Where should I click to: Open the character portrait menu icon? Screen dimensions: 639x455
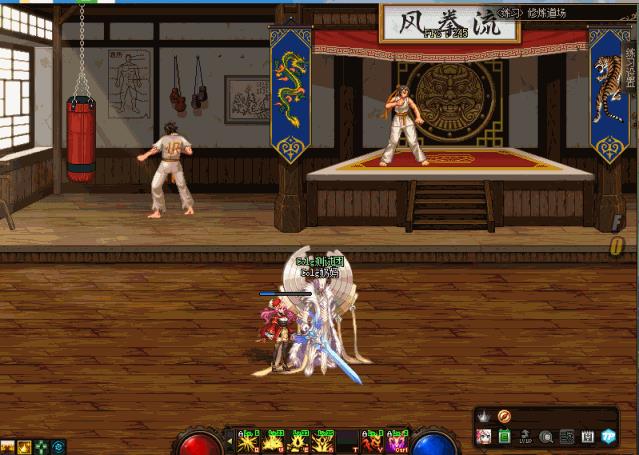point(483,437)
